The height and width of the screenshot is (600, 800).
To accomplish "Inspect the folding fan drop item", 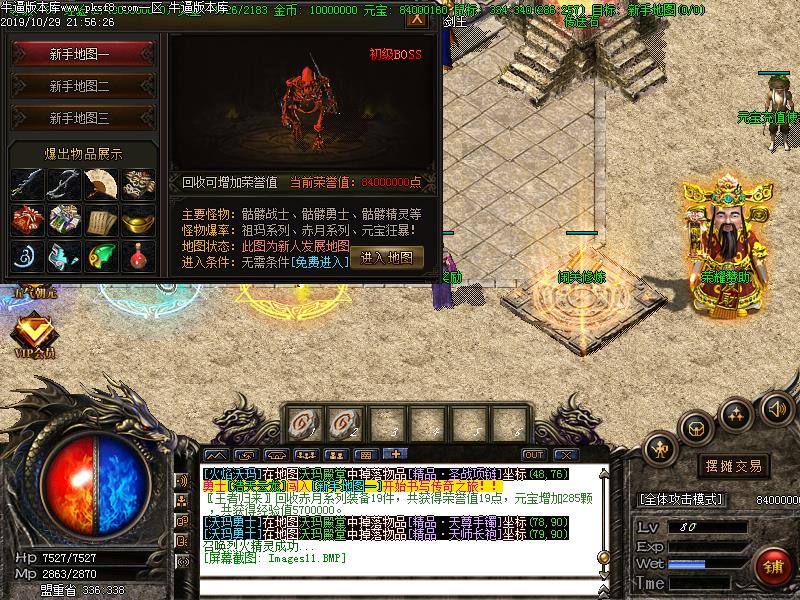I will pyautogui.click(x=100, y=184).
